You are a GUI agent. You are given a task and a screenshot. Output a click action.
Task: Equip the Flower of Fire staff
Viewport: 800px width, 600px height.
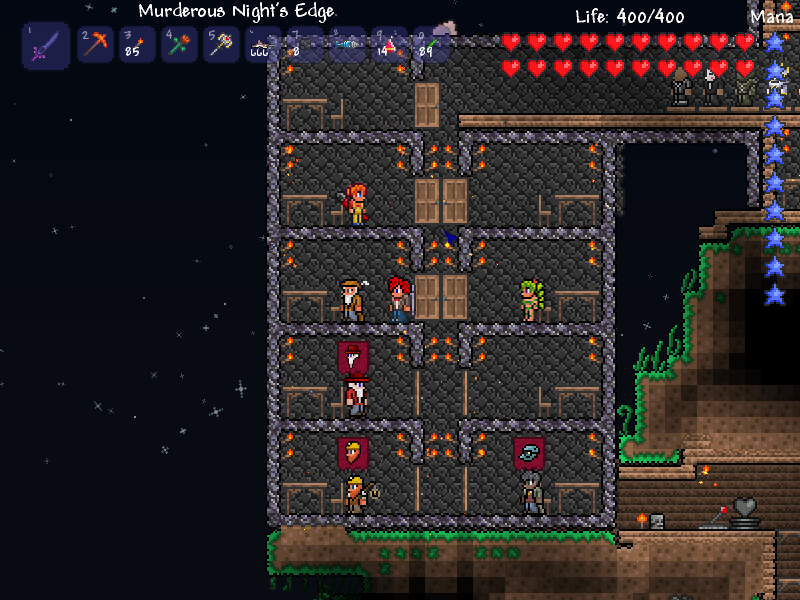180,44
